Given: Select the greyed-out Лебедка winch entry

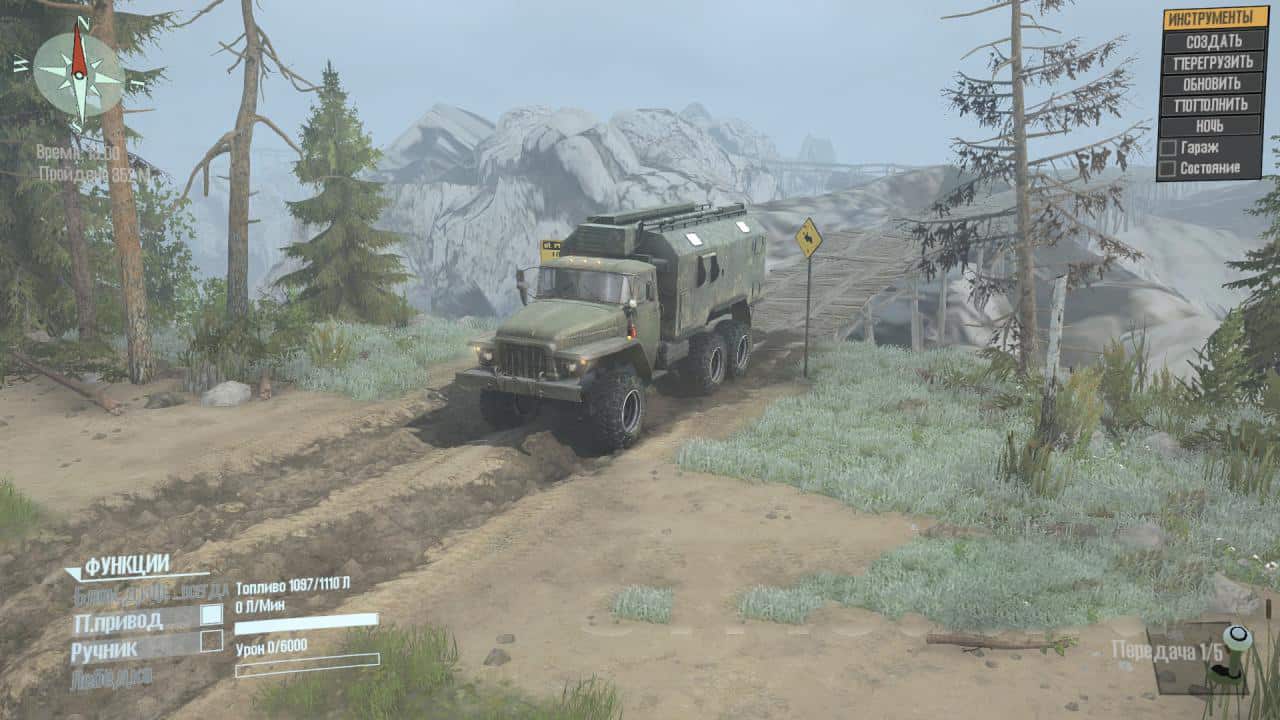Looking at the screenshot, I should point(111,677).
